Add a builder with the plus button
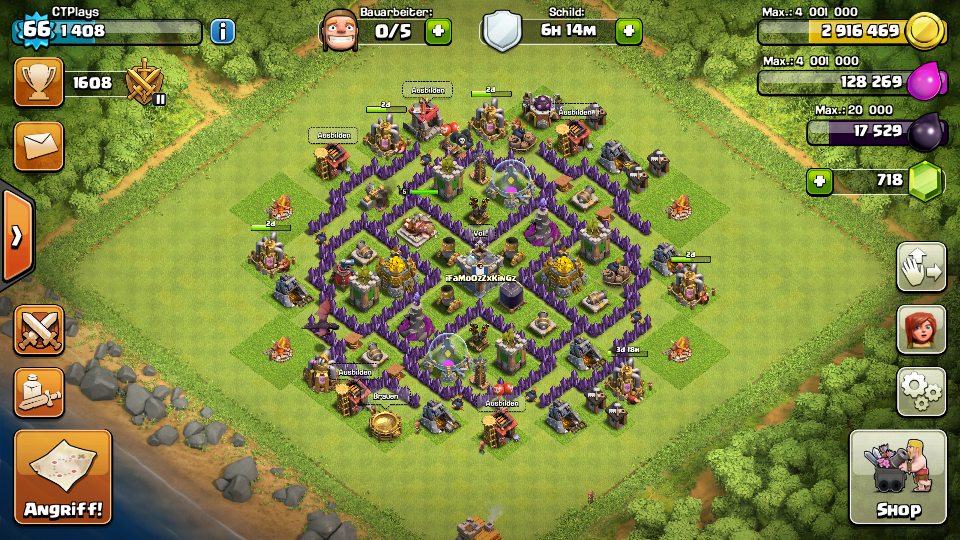Screen dimensions: 960x540 point(438,31)
